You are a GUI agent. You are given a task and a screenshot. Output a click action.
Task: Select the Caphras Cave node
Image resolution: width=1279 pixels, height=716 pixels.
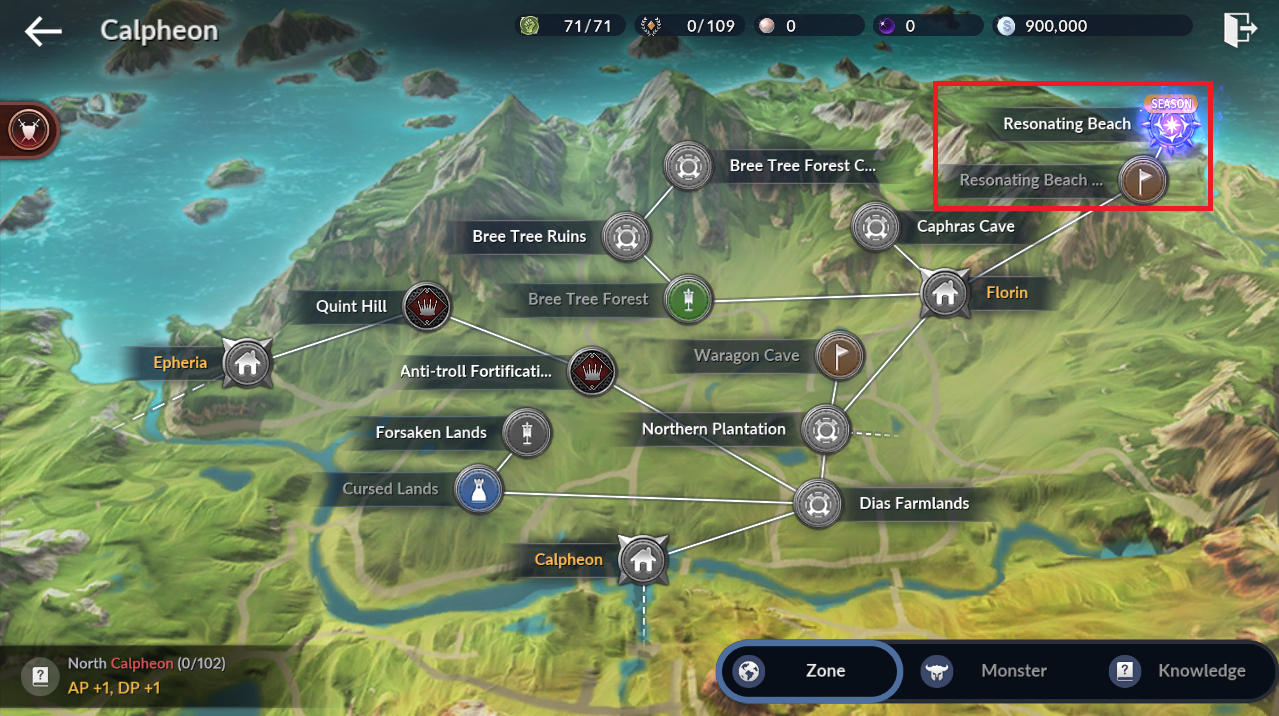tap(876, 226)
